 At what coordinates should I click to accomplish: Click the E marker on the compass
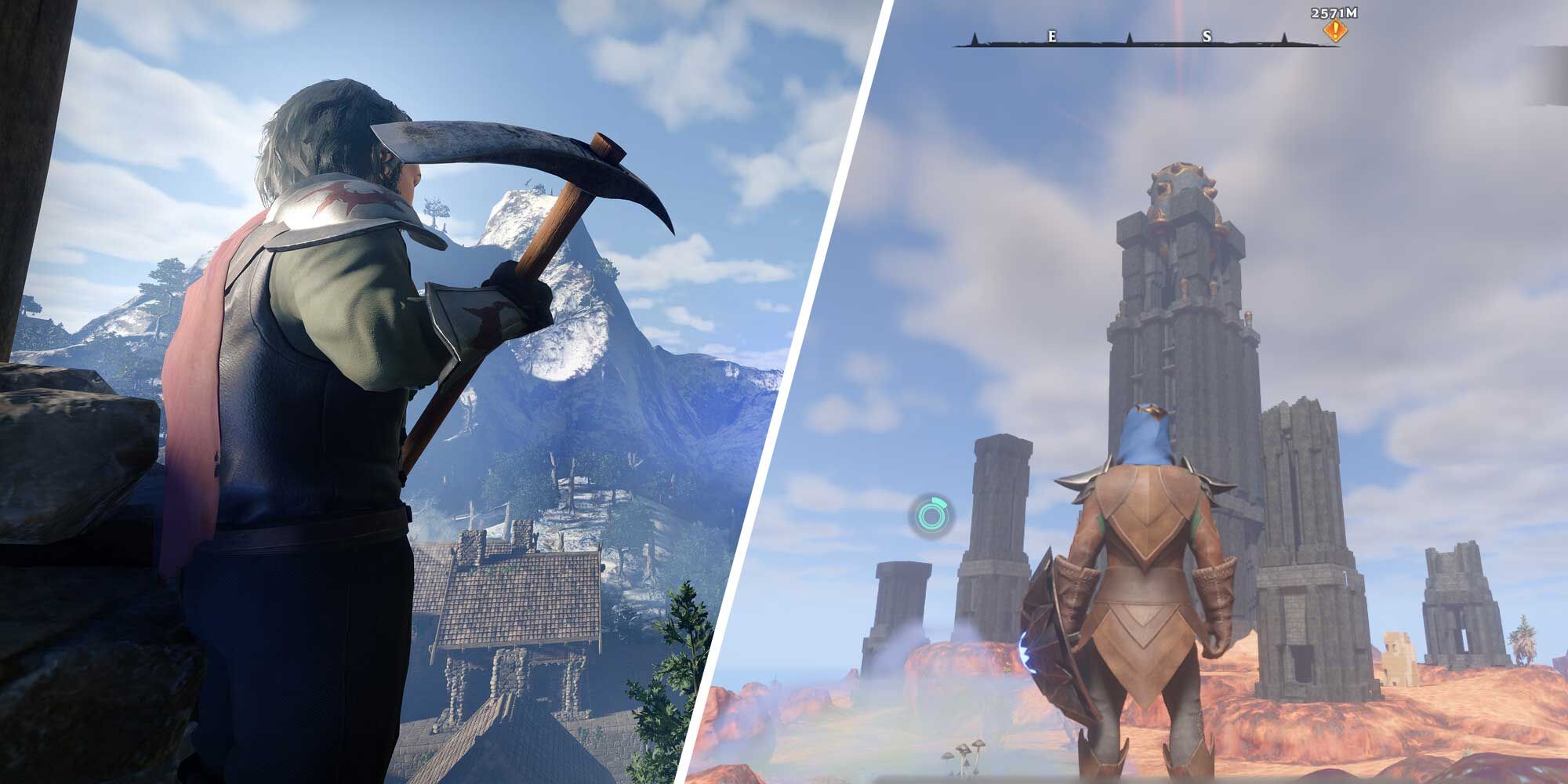[x=1051, y=37]
